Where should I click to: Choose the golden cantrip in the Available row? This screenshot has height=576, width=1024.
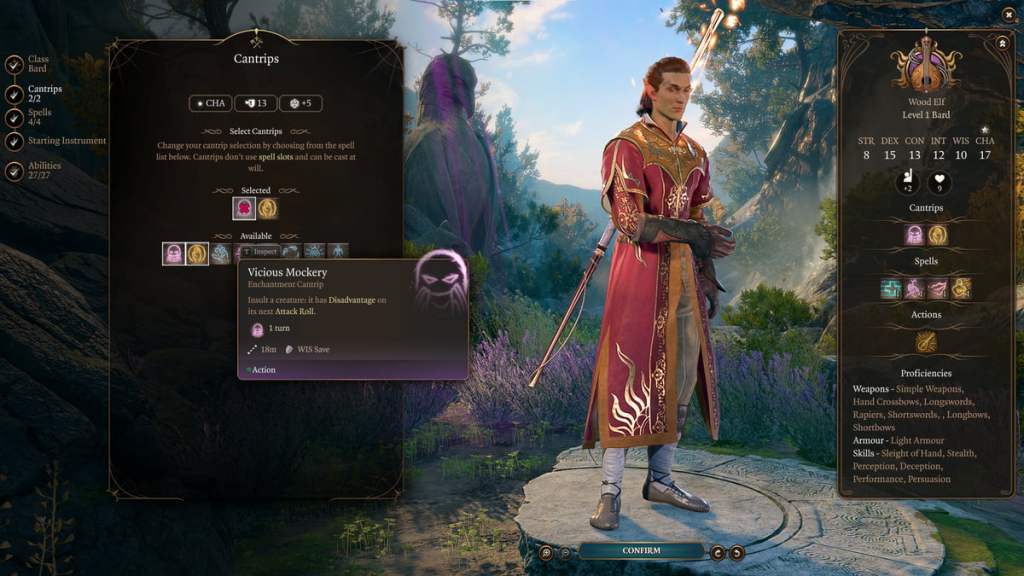click(x=197, y=253)
